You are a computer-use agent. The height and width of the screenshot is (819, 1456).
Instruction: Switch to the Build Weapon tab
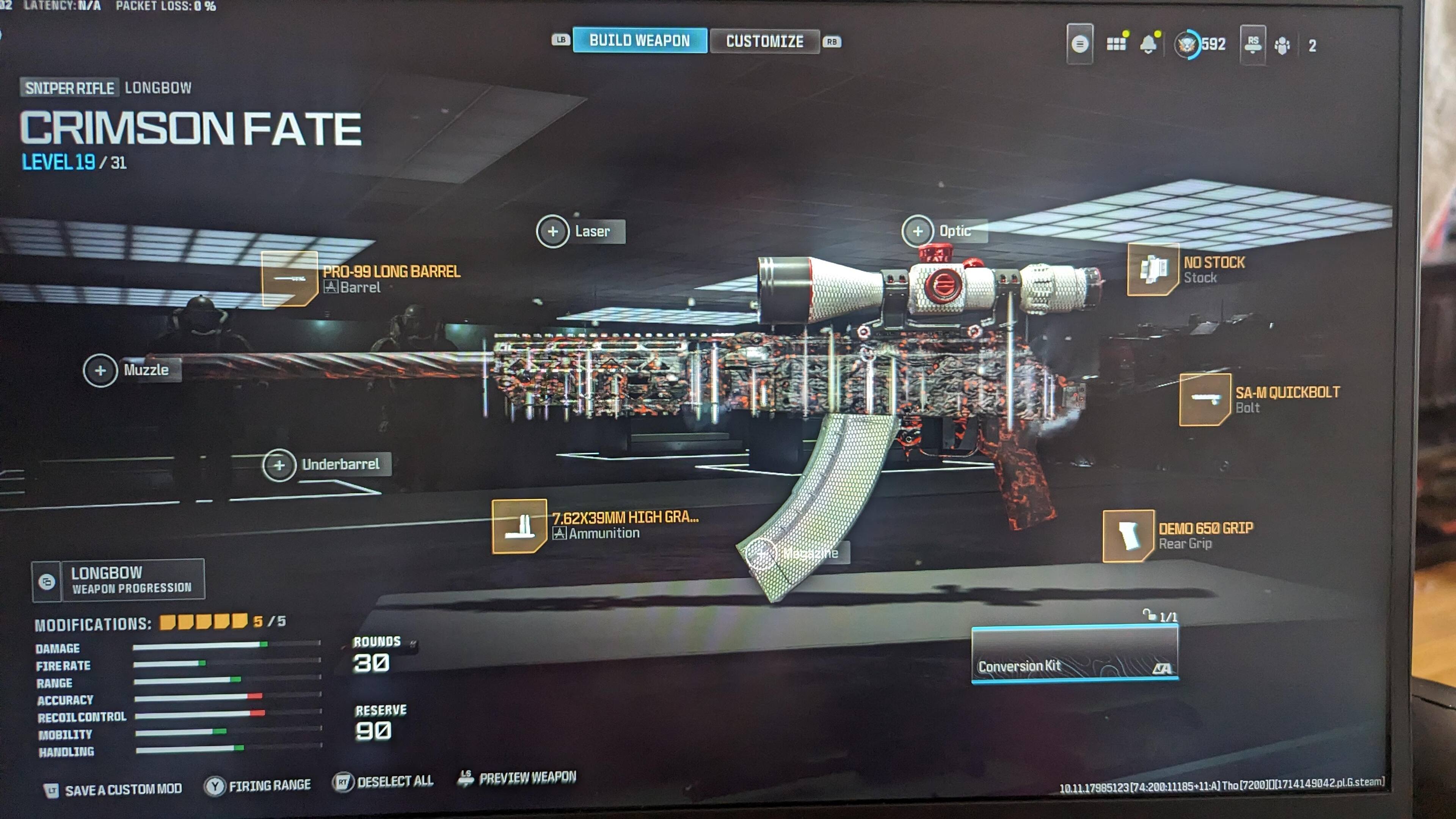(x=639, y=41)
